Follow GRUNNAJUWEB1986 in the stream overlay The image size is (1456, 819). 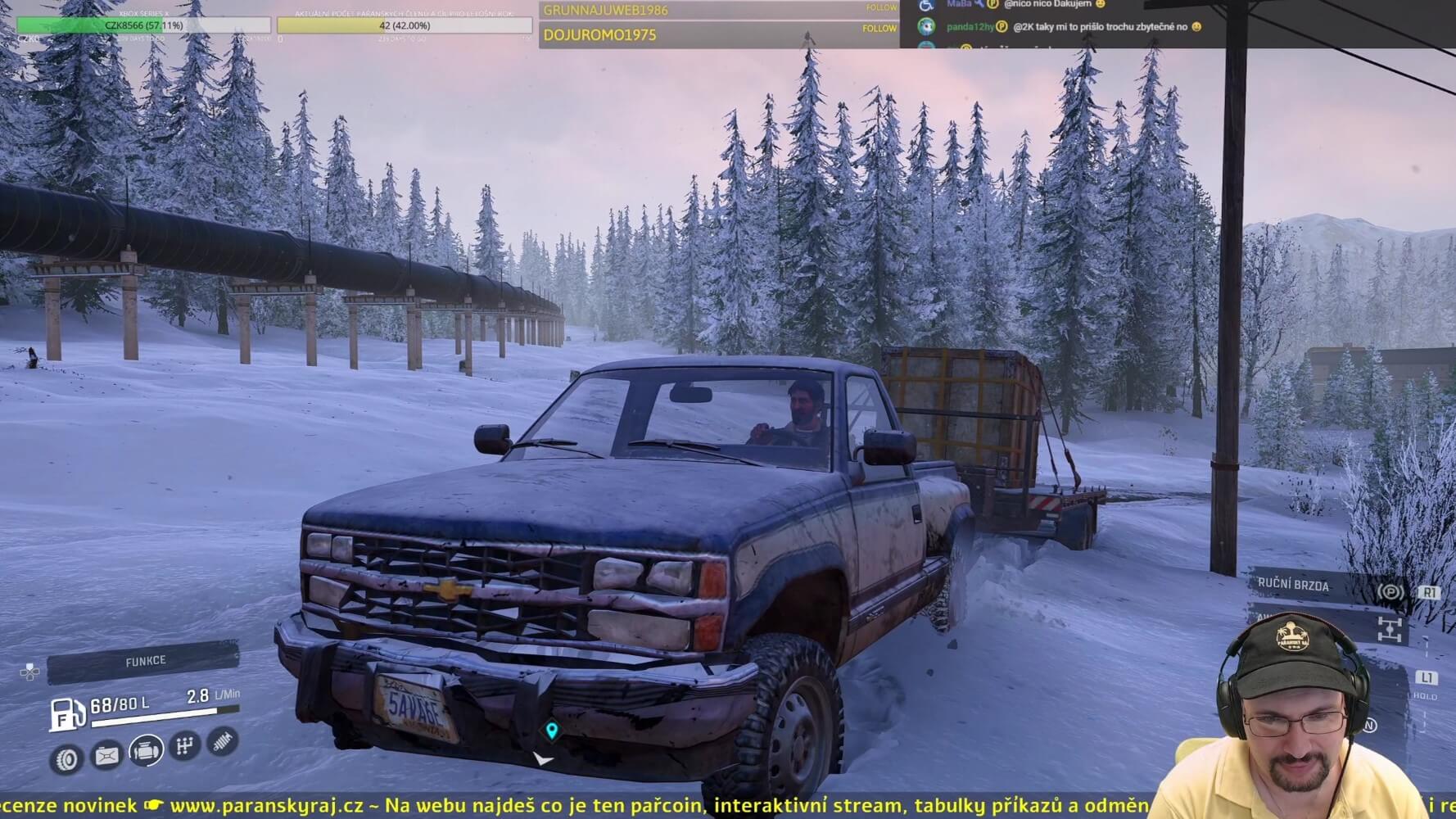[x=881, y=8]
